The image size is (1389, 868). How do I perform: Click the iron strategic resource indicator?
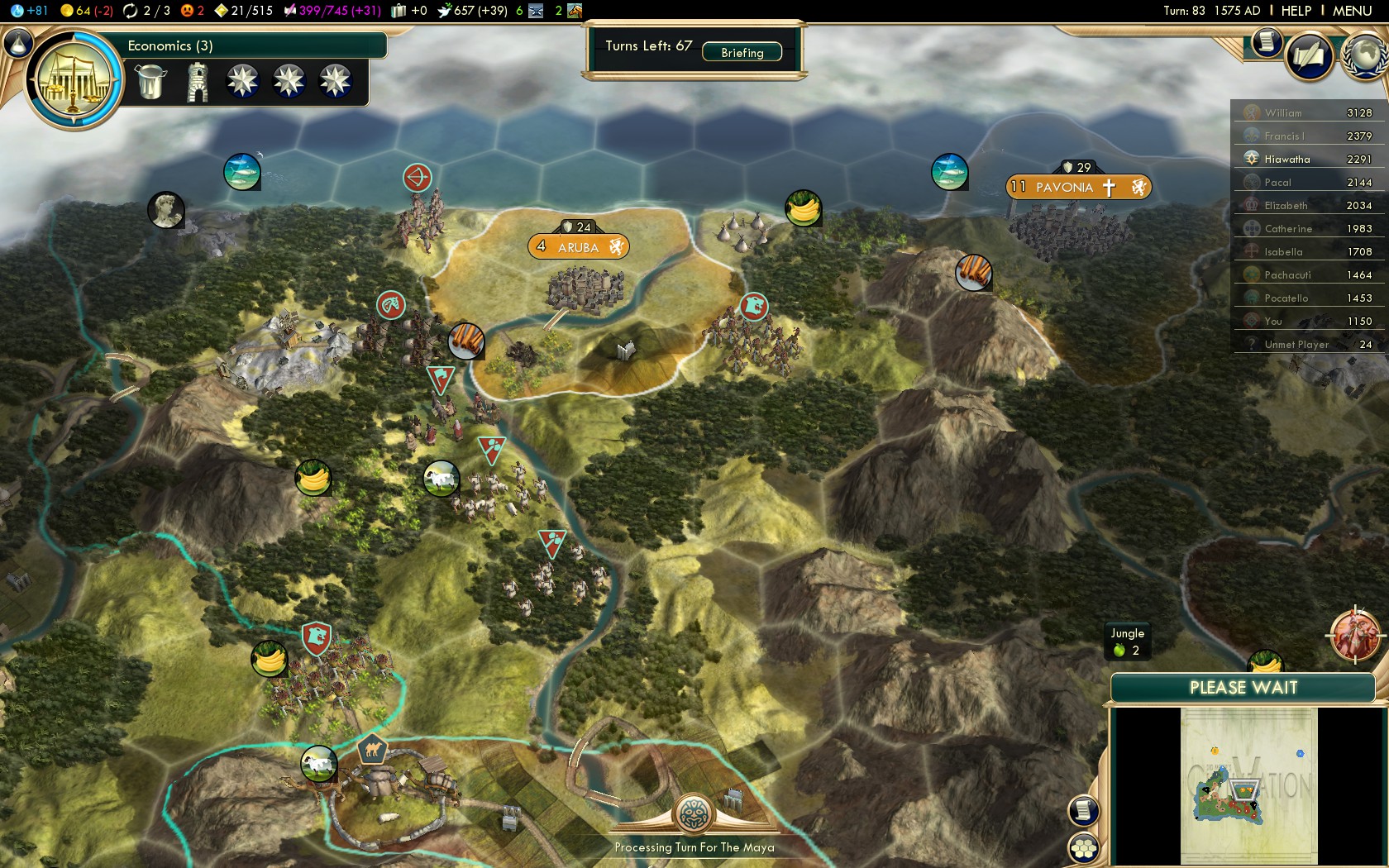click(536, 11)
